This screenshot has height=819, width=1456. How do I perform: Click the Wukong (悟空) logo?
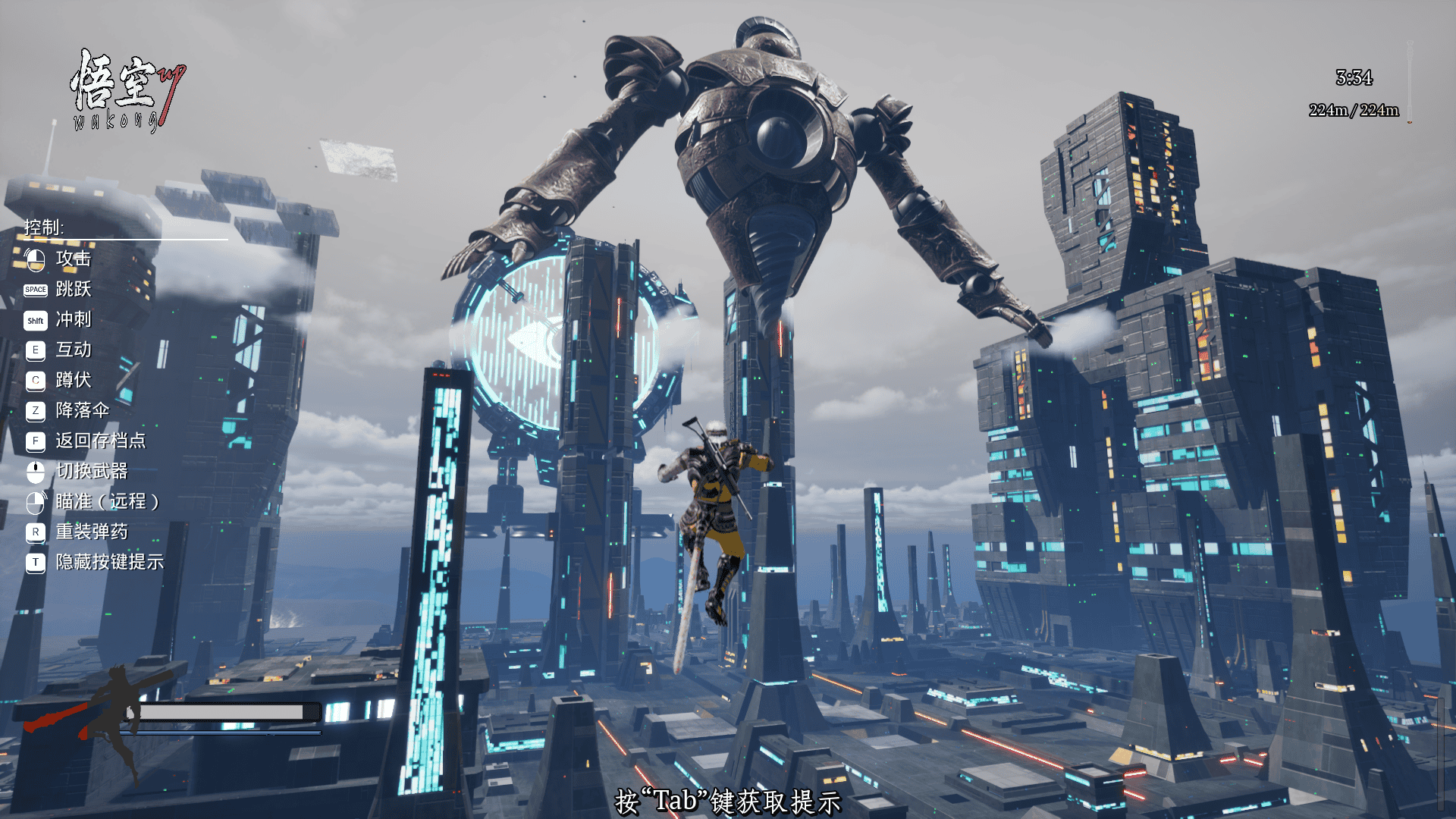pyautogui.click(x=125, y=91)
